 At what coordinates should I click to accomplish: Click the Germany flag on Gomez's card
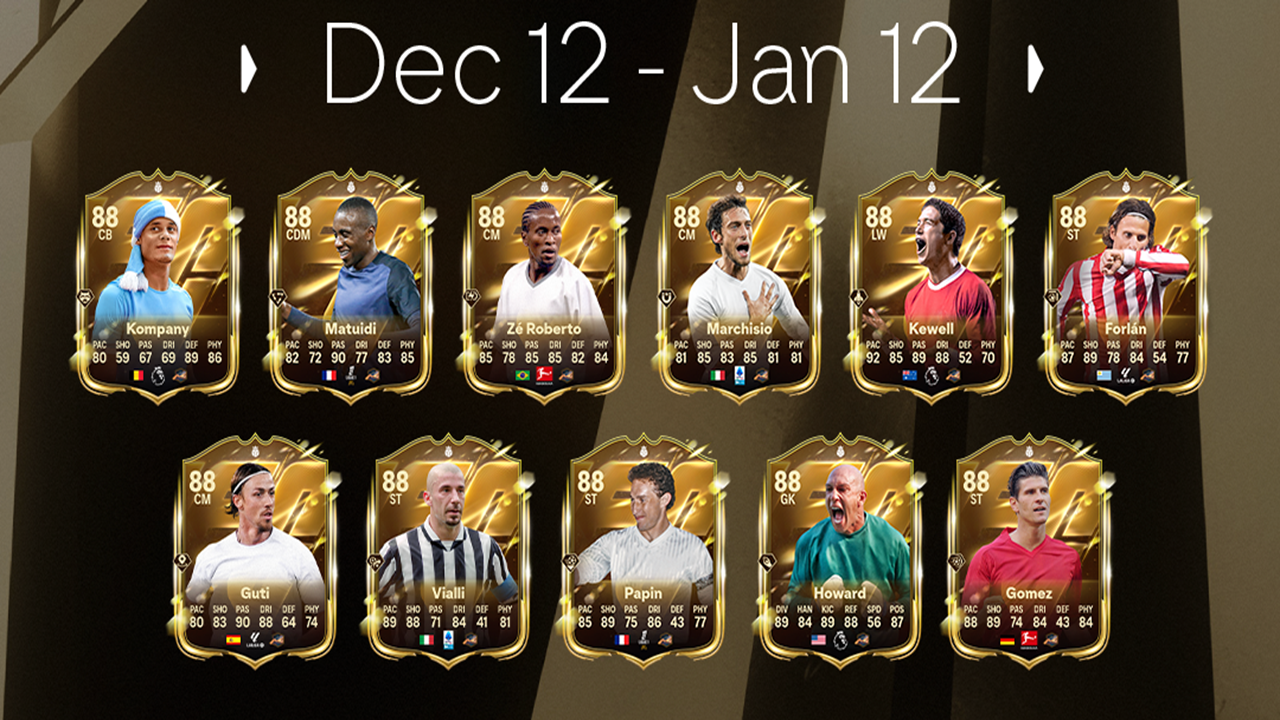point(1006,639)
